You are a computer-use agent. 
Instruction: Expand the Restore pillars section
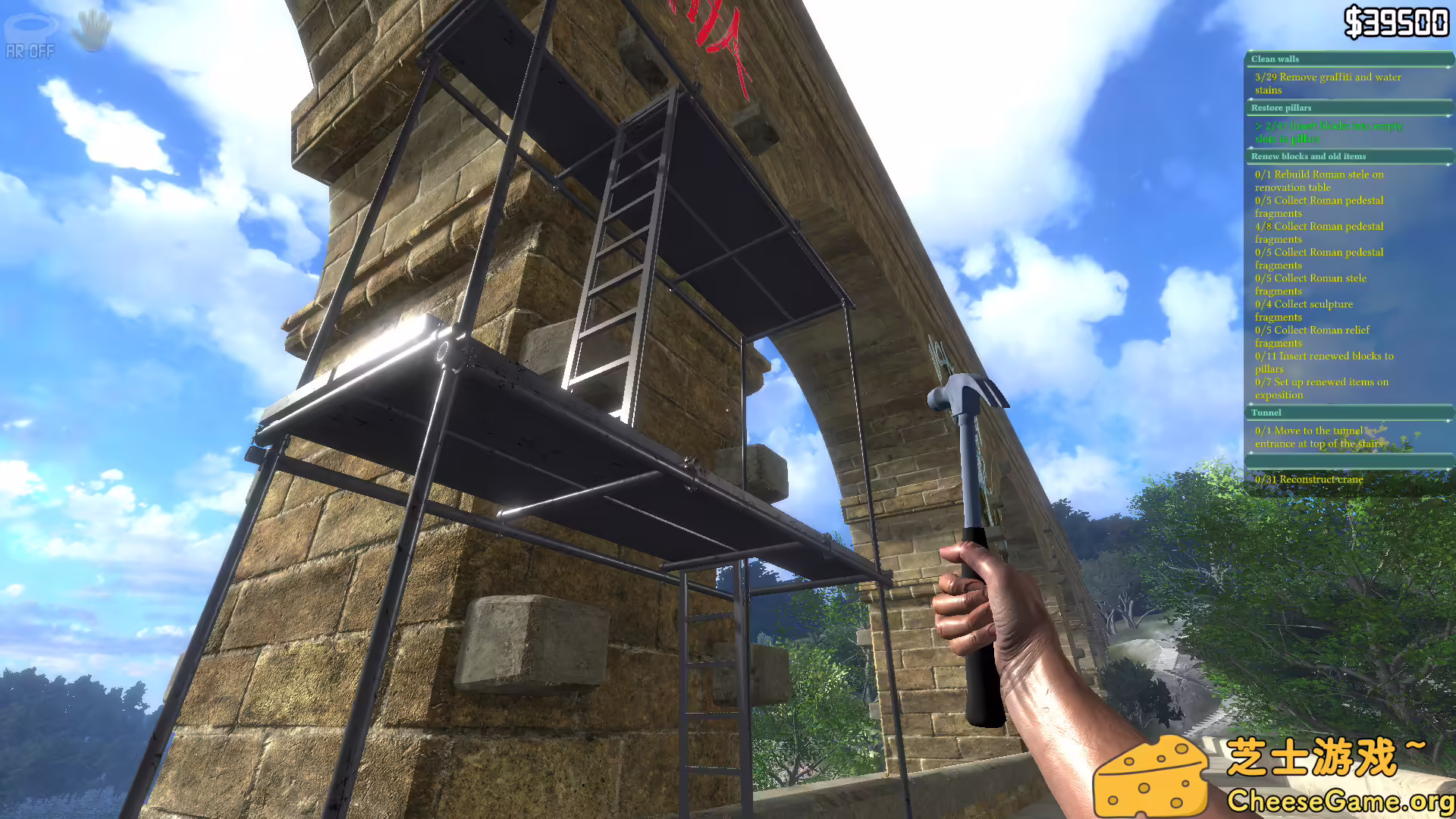tap(1281, 108)
